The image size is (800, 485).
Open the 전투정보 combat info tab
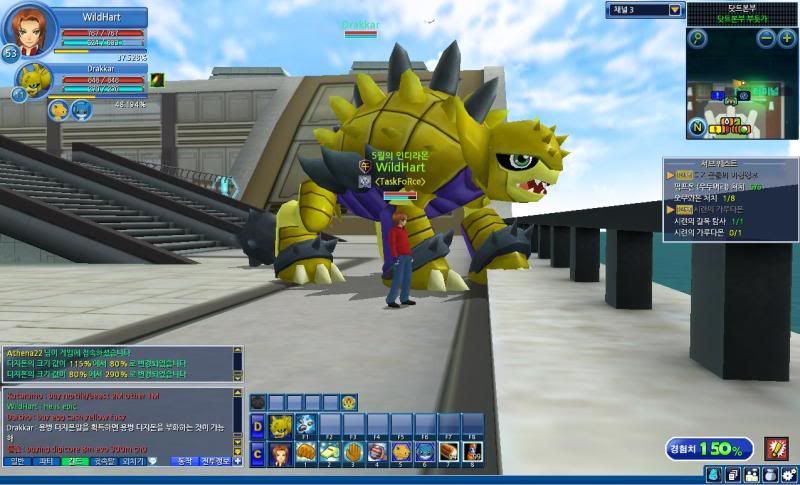coord(216,461)
